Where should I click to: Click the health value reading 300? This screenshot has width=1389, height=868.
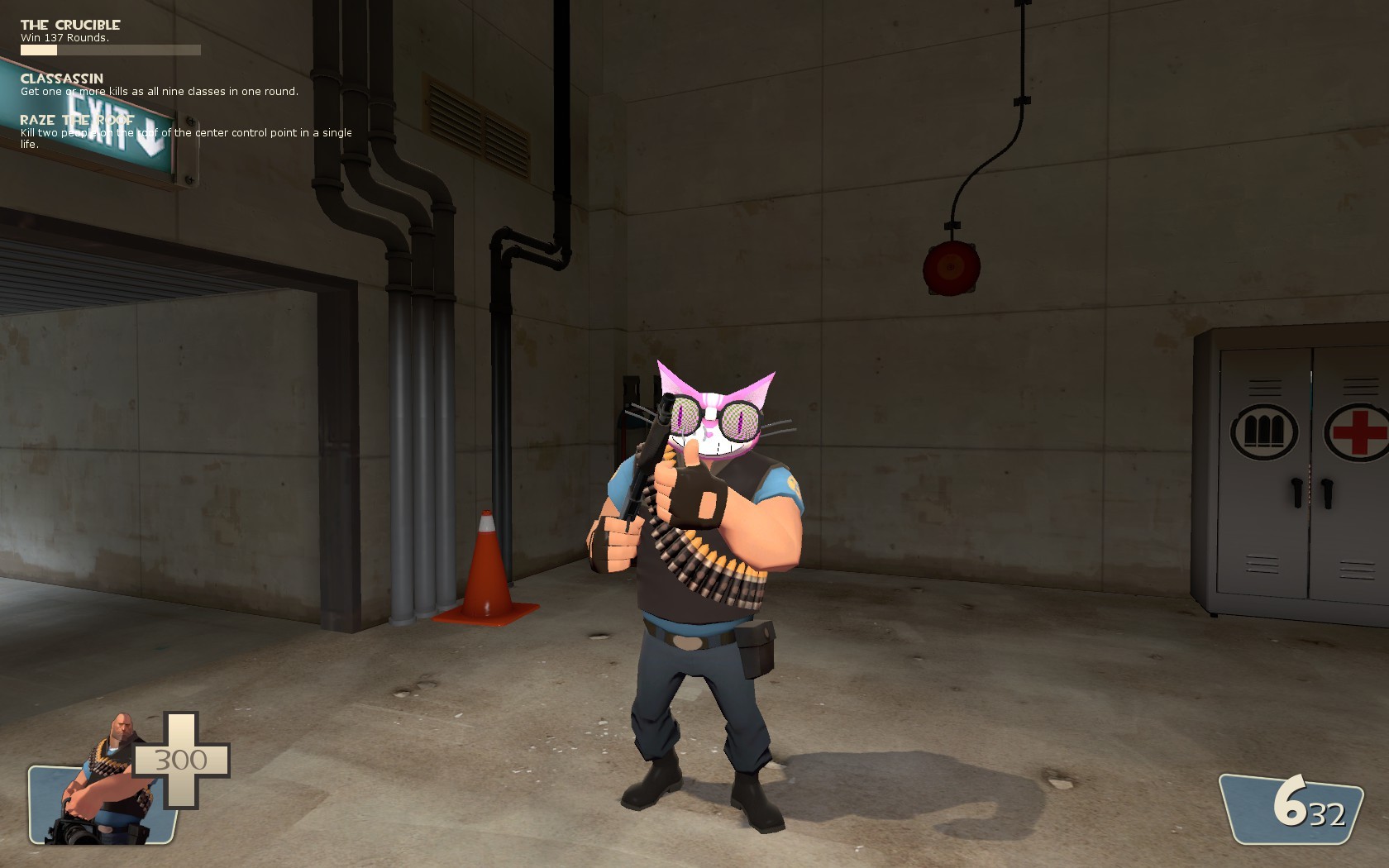click(179, 759)
